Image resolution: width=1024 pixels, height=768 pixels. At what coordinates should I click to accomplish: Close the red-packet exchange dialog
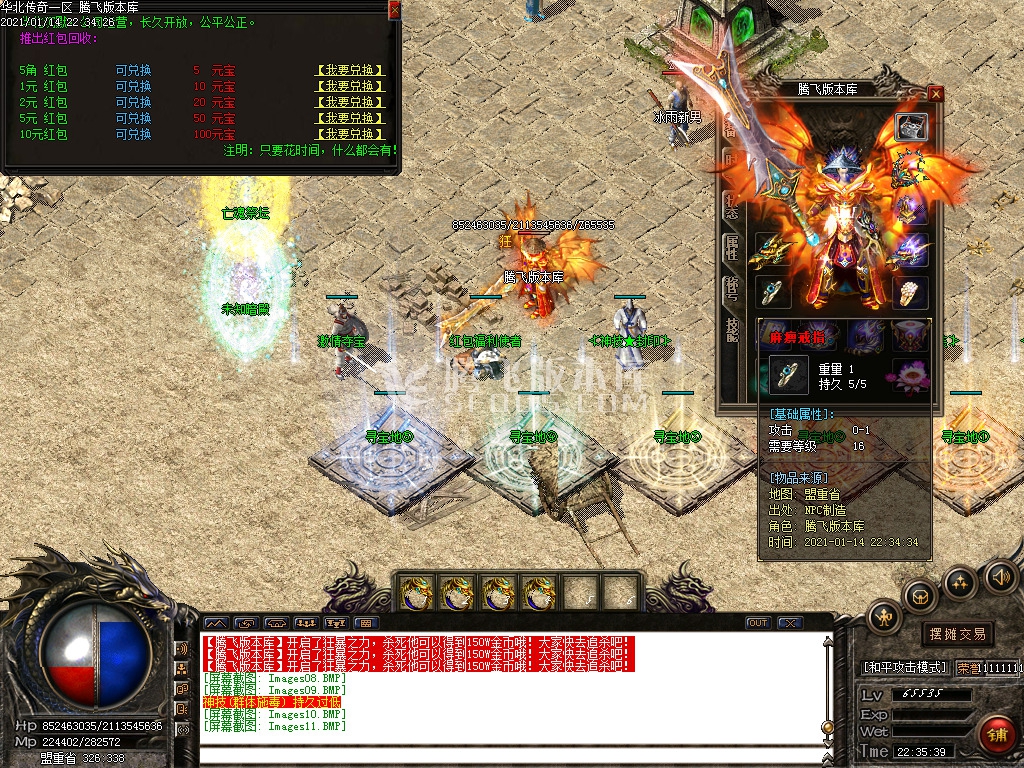click(394, 10)
